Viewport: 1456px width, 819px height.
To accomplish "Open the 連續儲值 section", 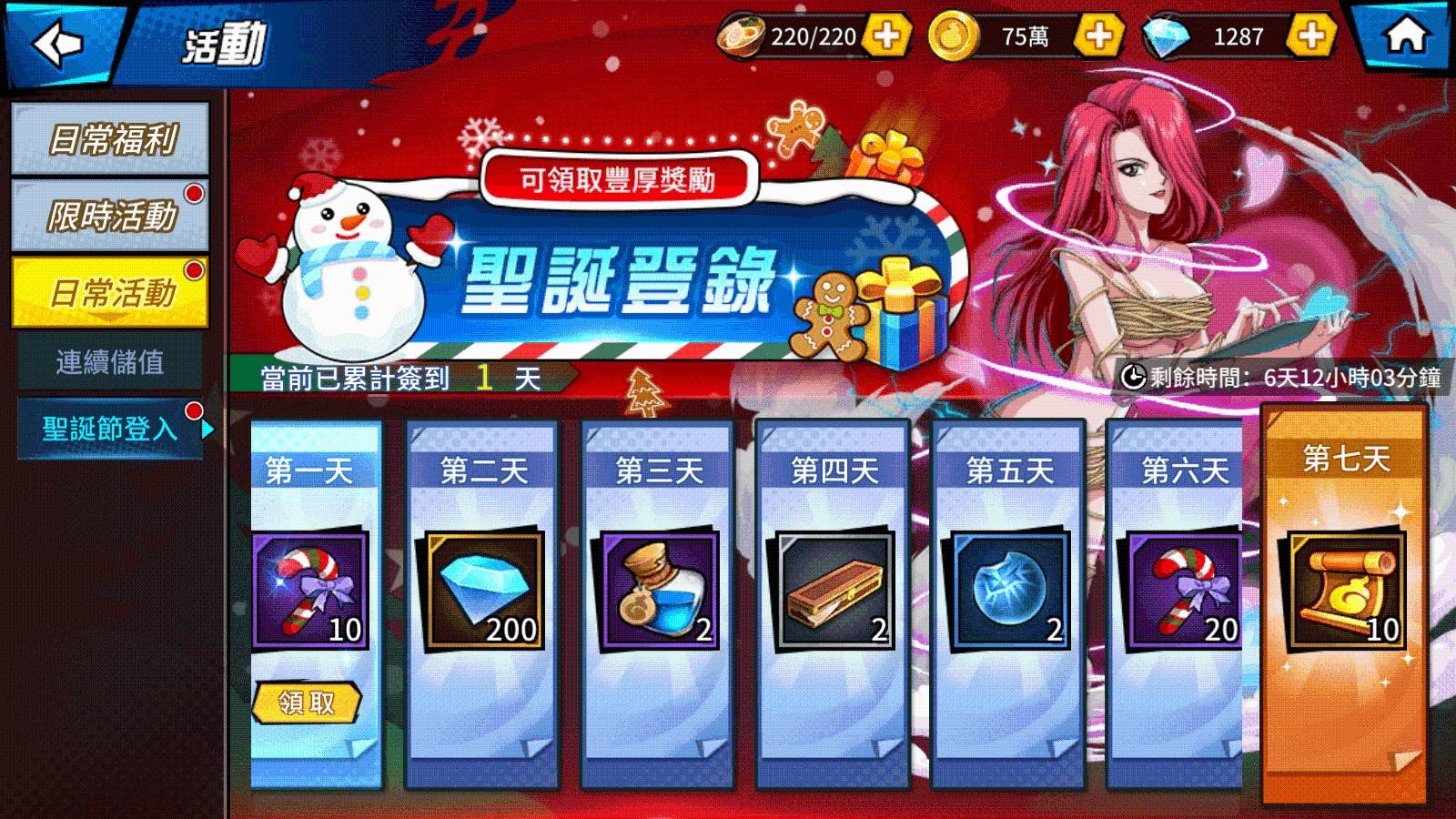I will [x=107, y=360].
